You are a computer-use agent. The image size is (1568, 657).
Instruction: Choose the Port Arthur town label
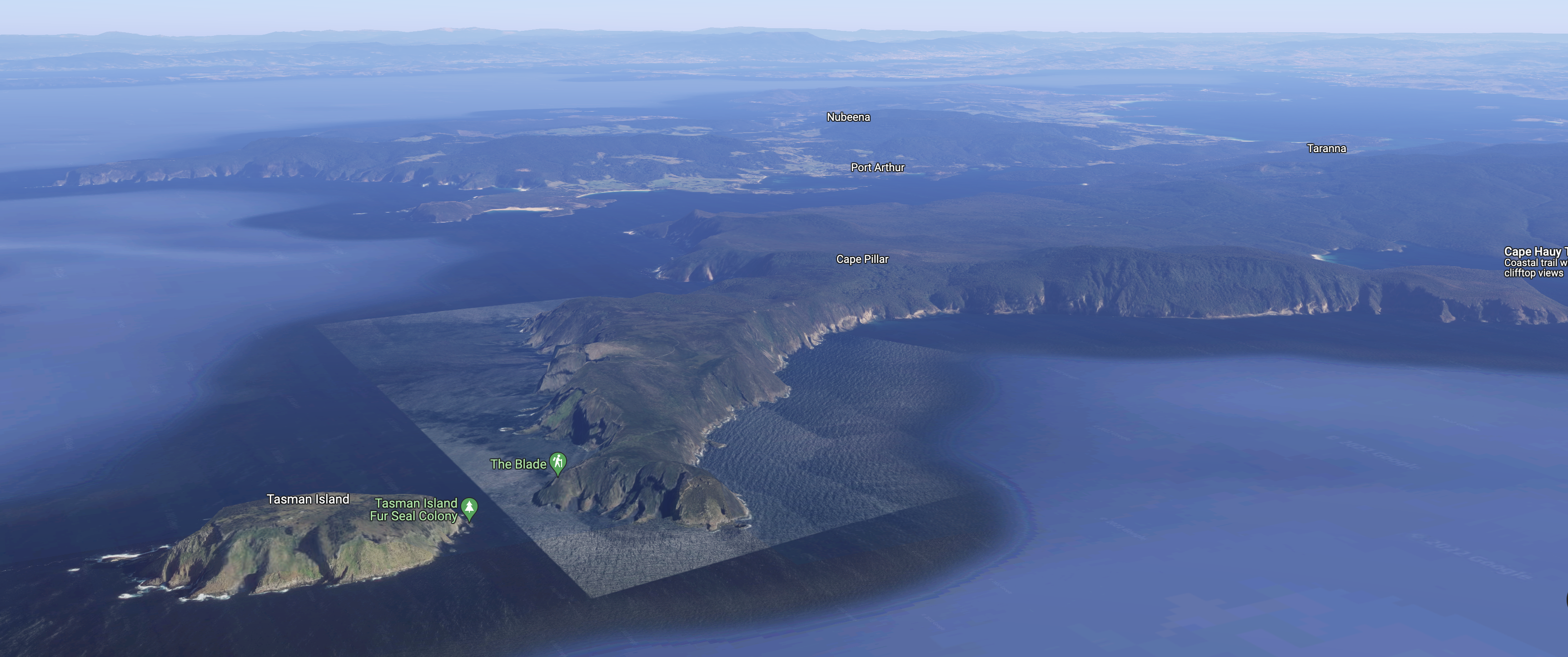[x=877, y=167]
